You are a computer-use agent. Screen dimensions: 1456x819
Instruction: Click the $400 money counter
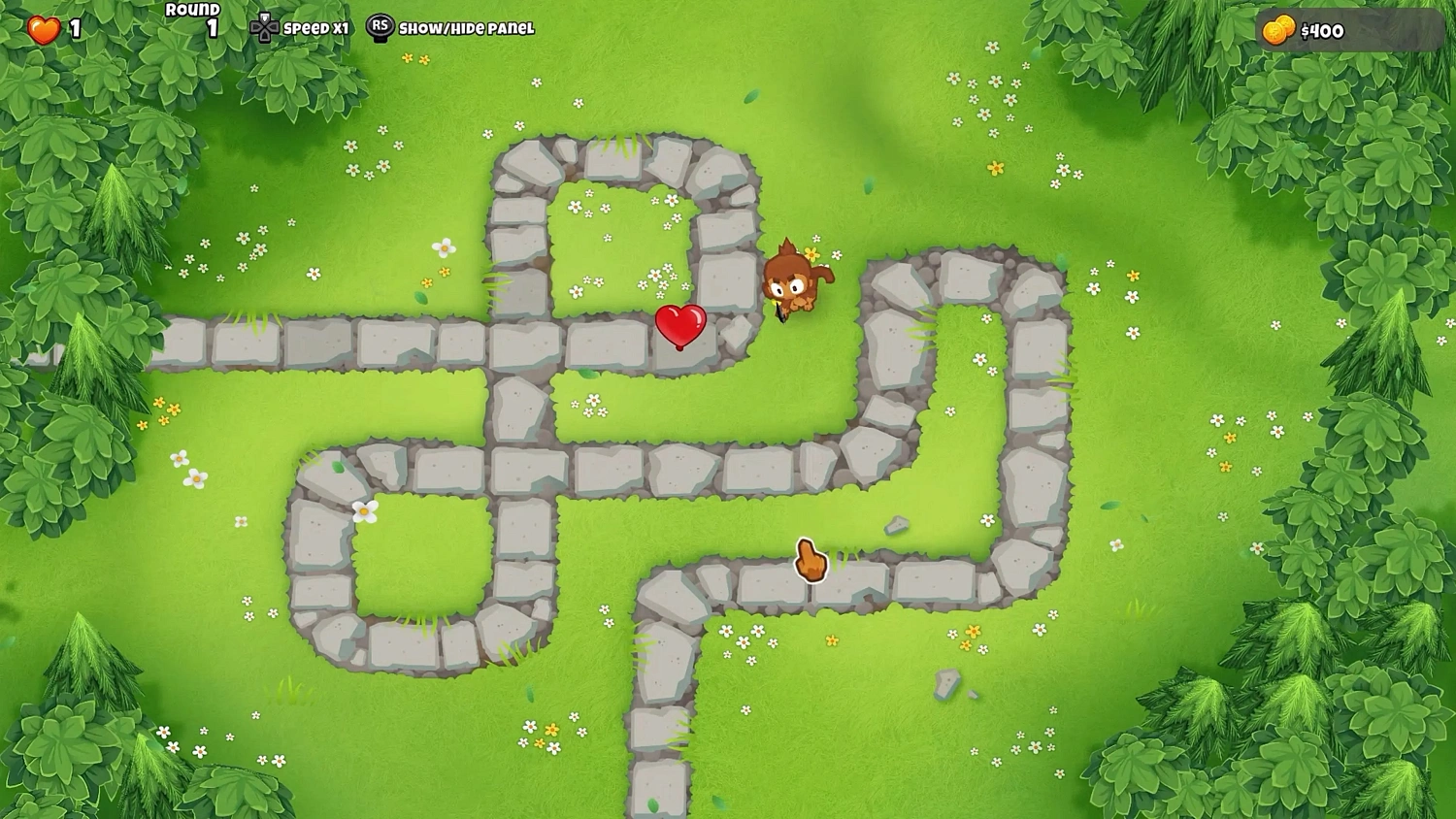pyautogui.click(x=1322, y=30)
